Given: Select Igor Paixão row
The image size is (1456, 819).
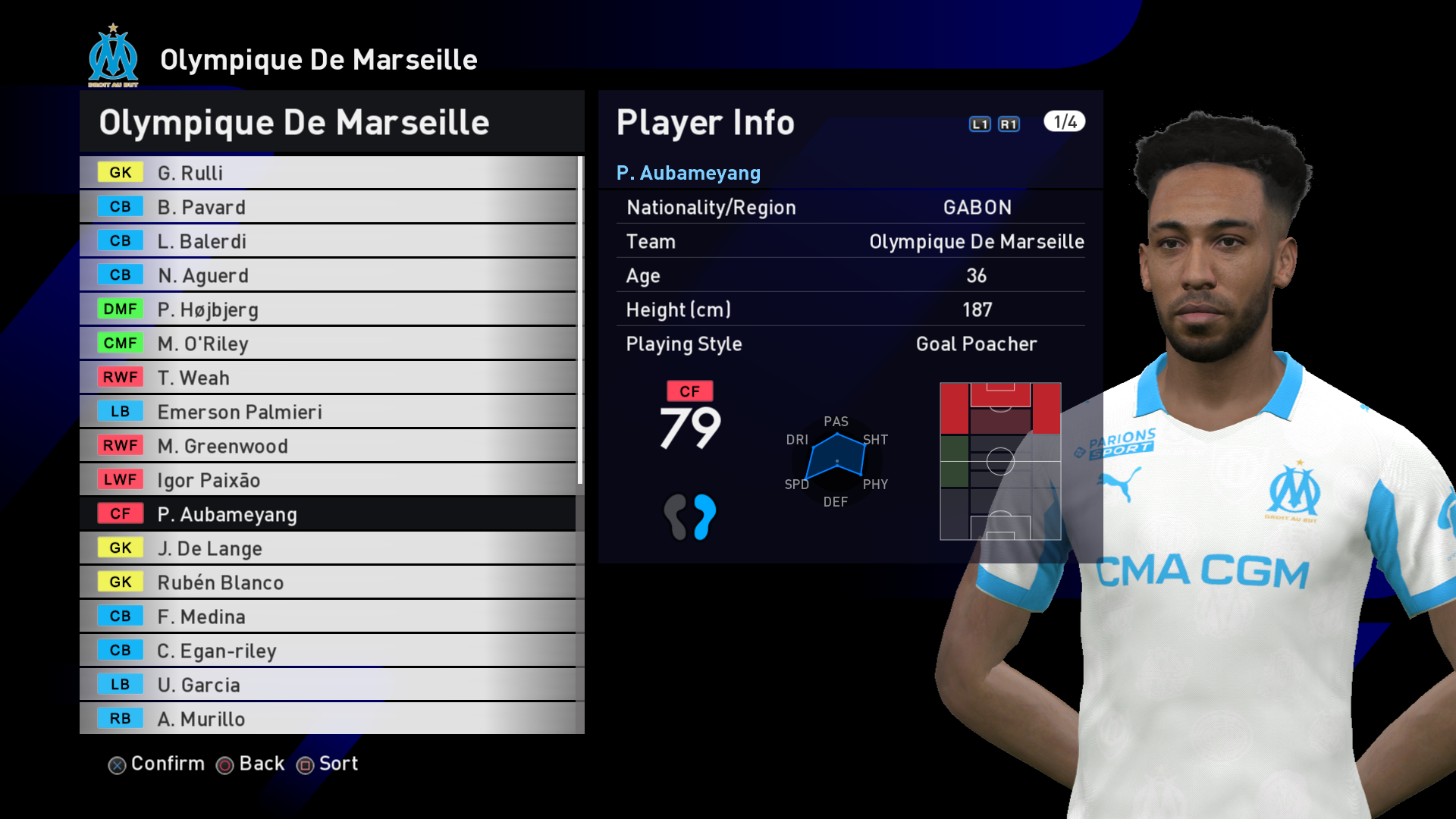Looking at the screenshot, I should [x=328, y=480].
